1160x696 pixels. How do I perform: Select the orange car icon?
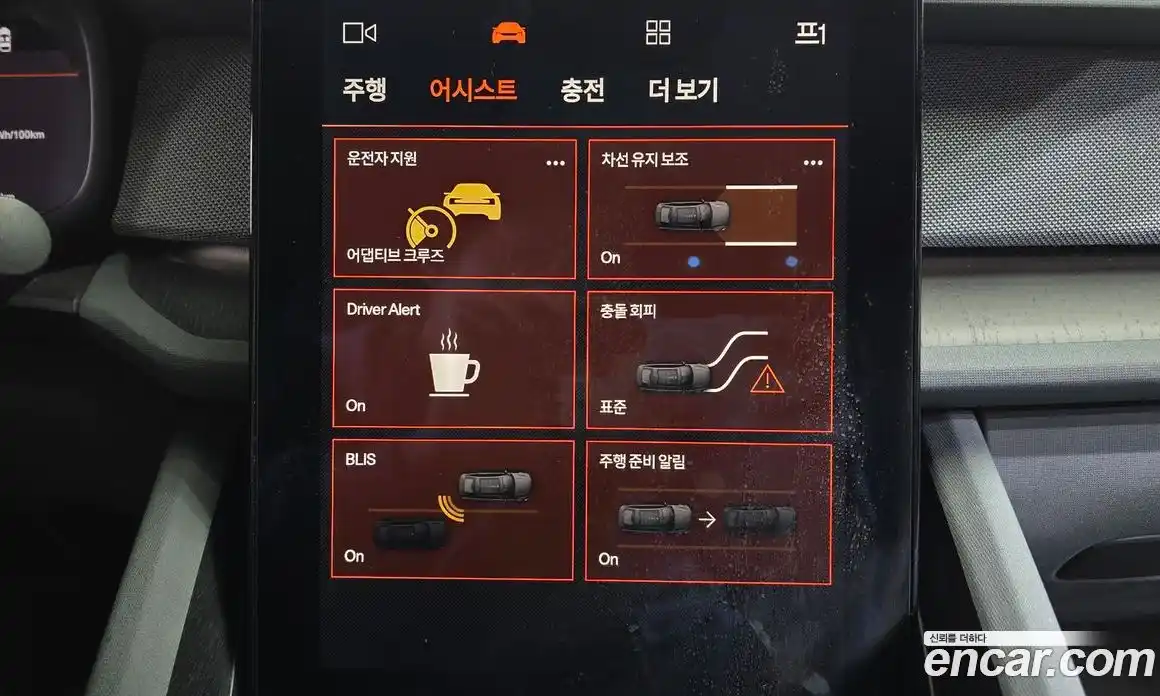pyautogui.click(x=508, y=33)
